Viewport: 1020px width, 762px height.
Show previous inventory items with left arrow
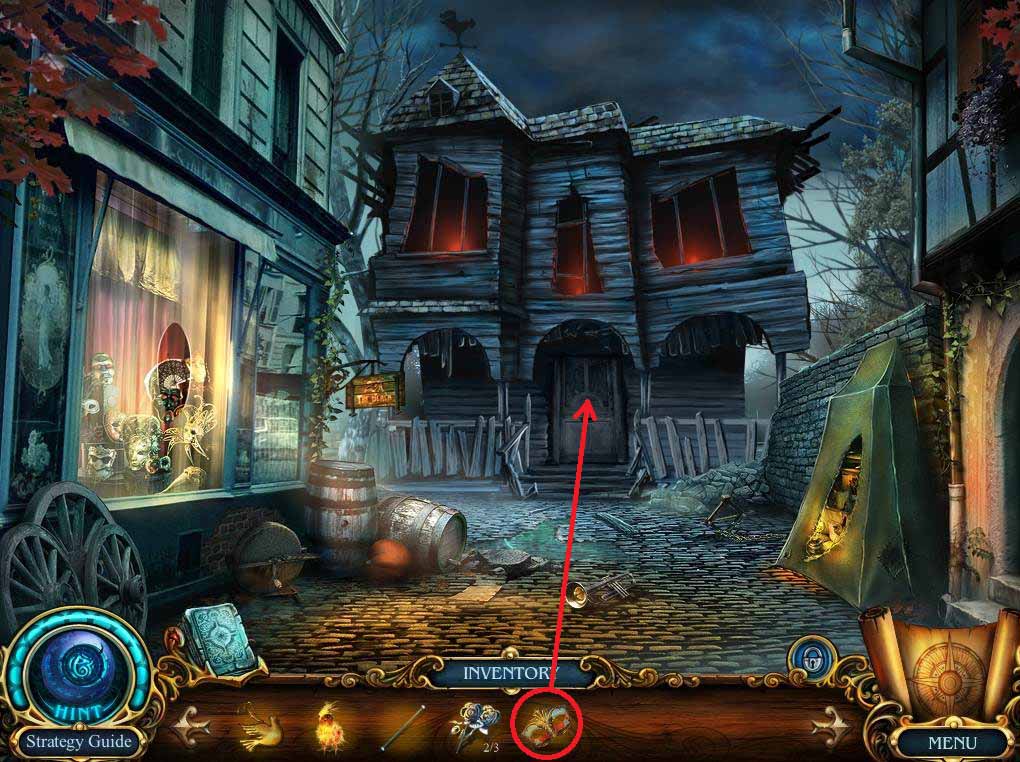191,727
